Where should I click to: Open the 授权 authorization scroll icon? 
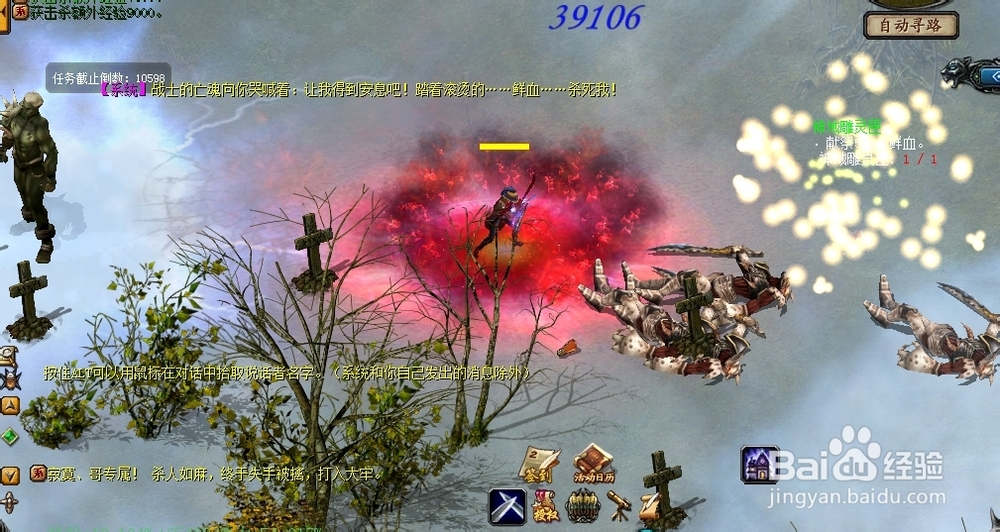pos(546,506)
